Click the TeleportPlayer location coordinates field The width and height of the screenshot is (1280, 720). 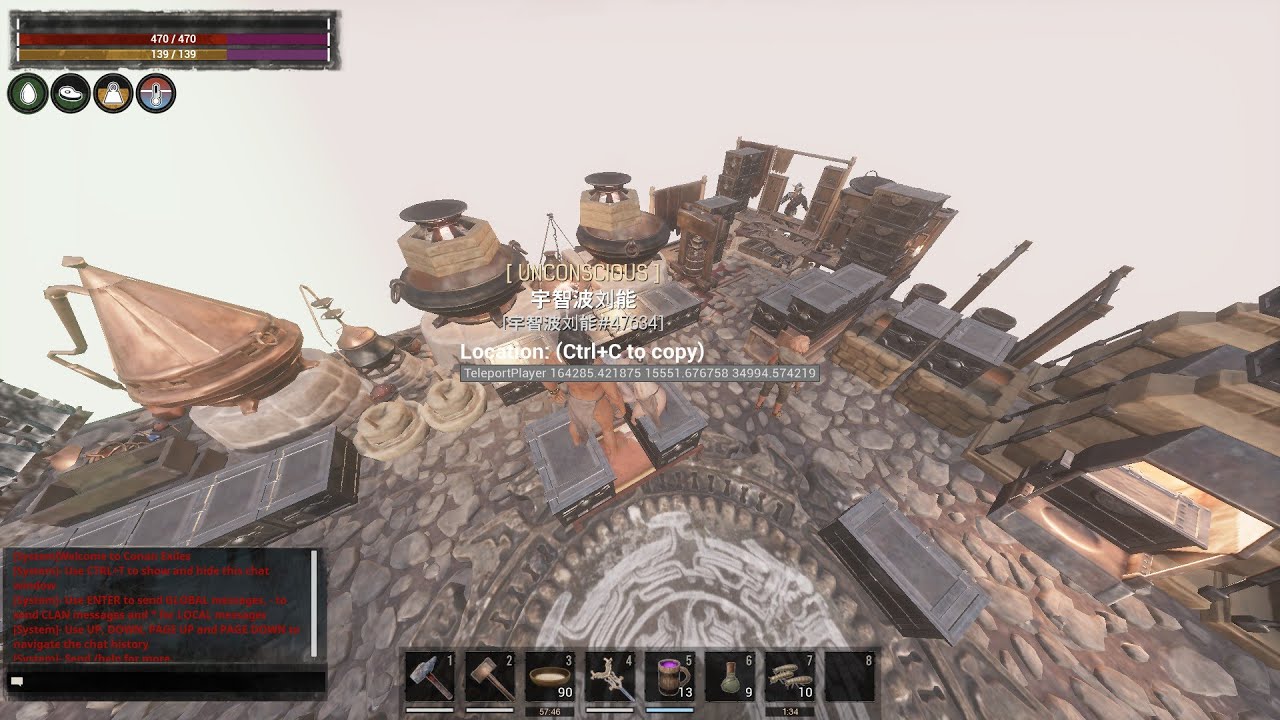click(x=640, y=373)
